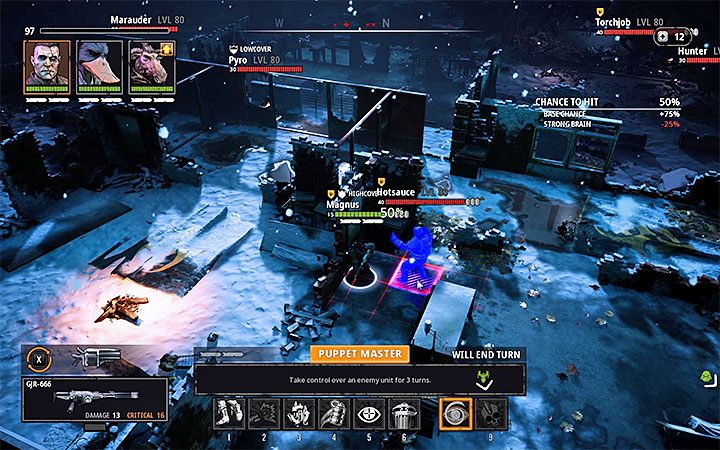
Task: Throw the grenade from slot 4
Action: coord(335,413)
